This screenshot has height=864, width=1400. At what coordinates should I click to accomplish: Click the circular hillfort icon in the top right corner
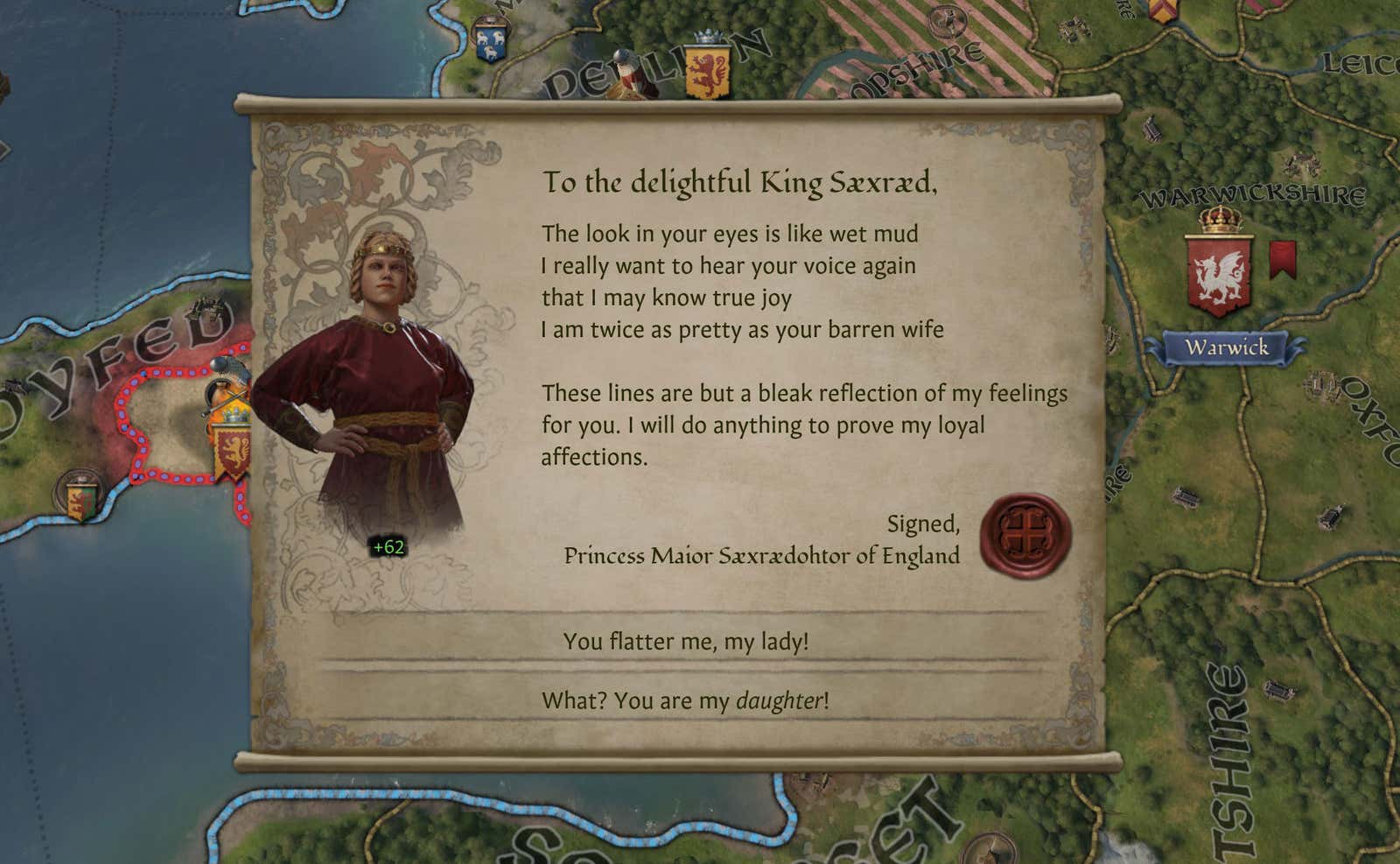[x=947, y=23]
